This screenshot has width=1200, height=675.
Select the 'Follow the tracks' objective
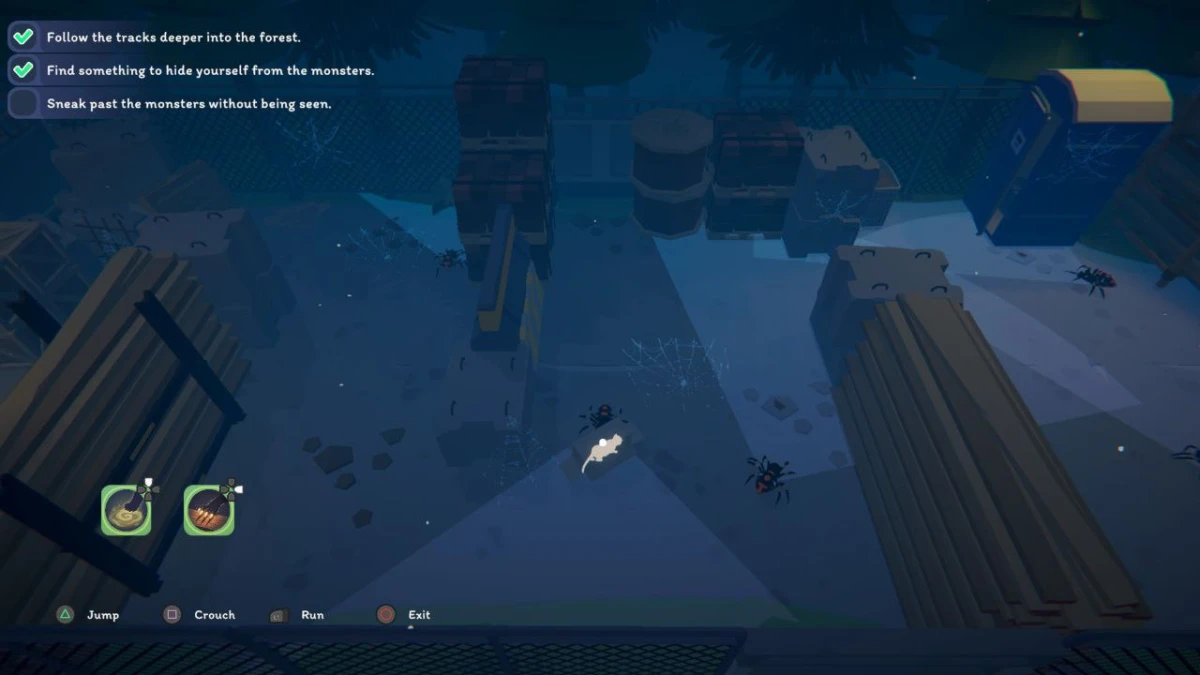click(172, 37)
